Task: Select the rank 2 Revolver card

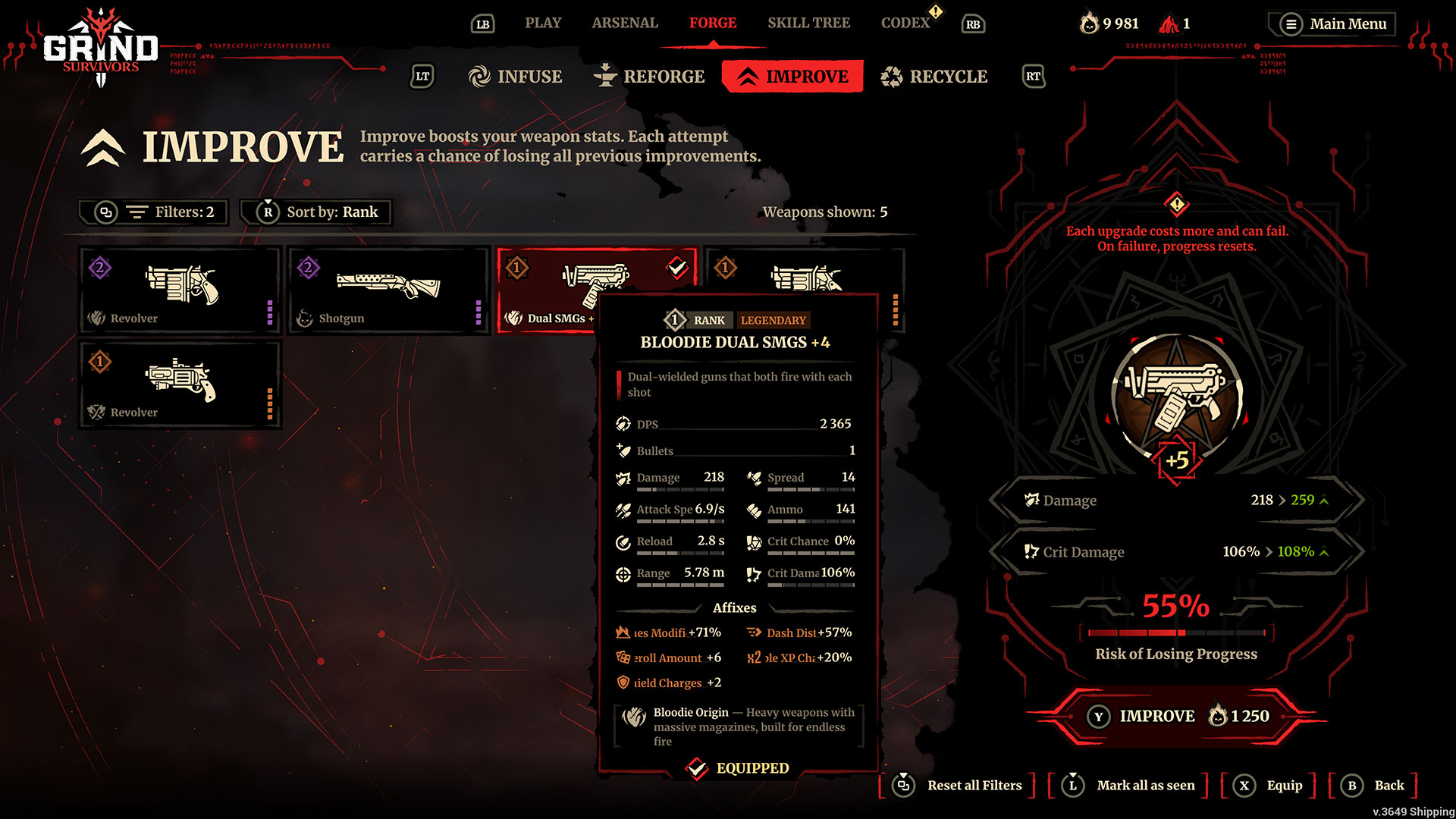Action: click(180, 290)
